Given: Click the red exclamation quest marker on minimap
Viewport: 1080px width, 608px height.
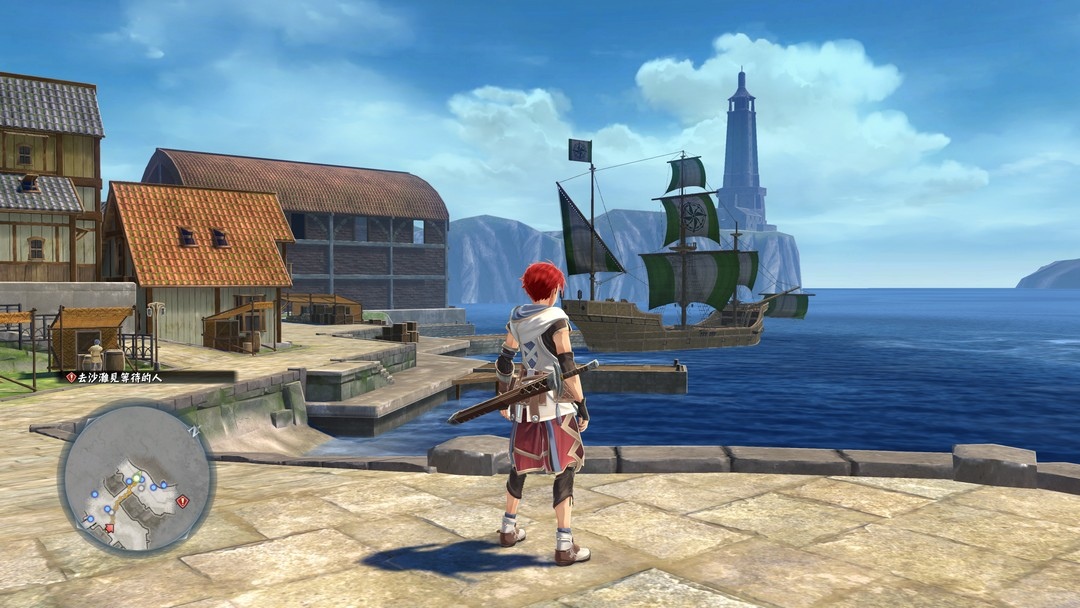Looking at the screenshot, I should [x=181, y=501].
